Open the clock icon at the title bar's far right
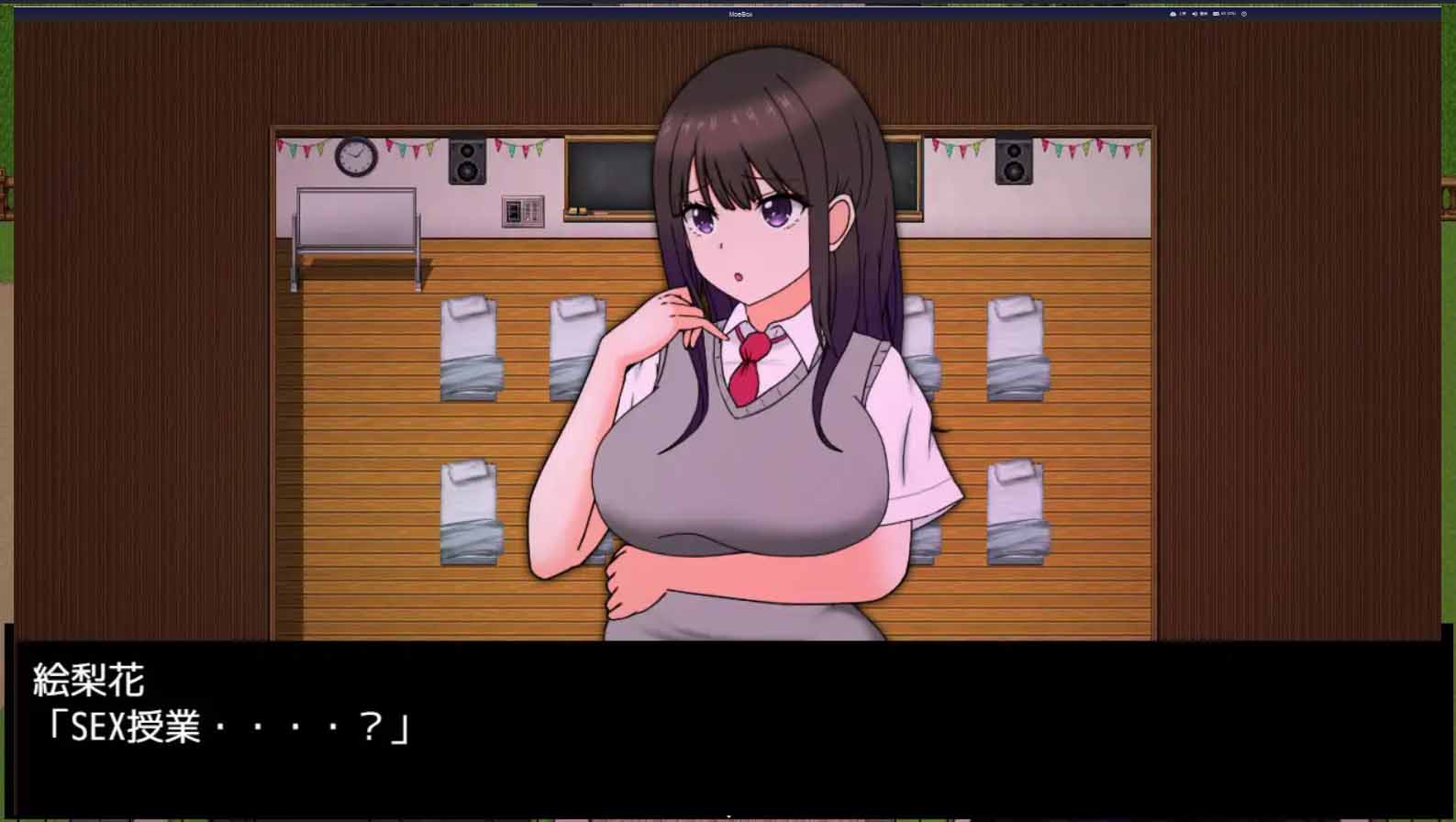The image size is (1456, 822). point(1244,14)
